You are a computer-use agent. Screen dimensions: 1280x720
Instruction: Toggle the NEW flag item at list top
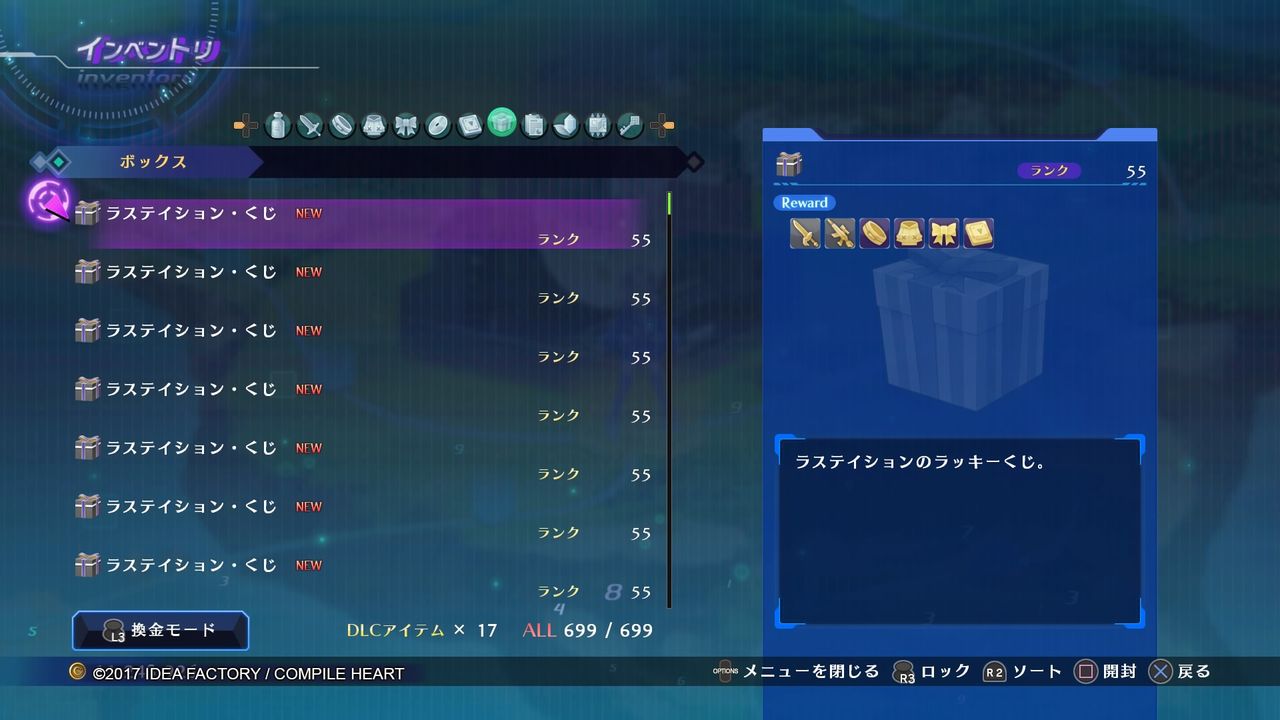tap(308, 213)
